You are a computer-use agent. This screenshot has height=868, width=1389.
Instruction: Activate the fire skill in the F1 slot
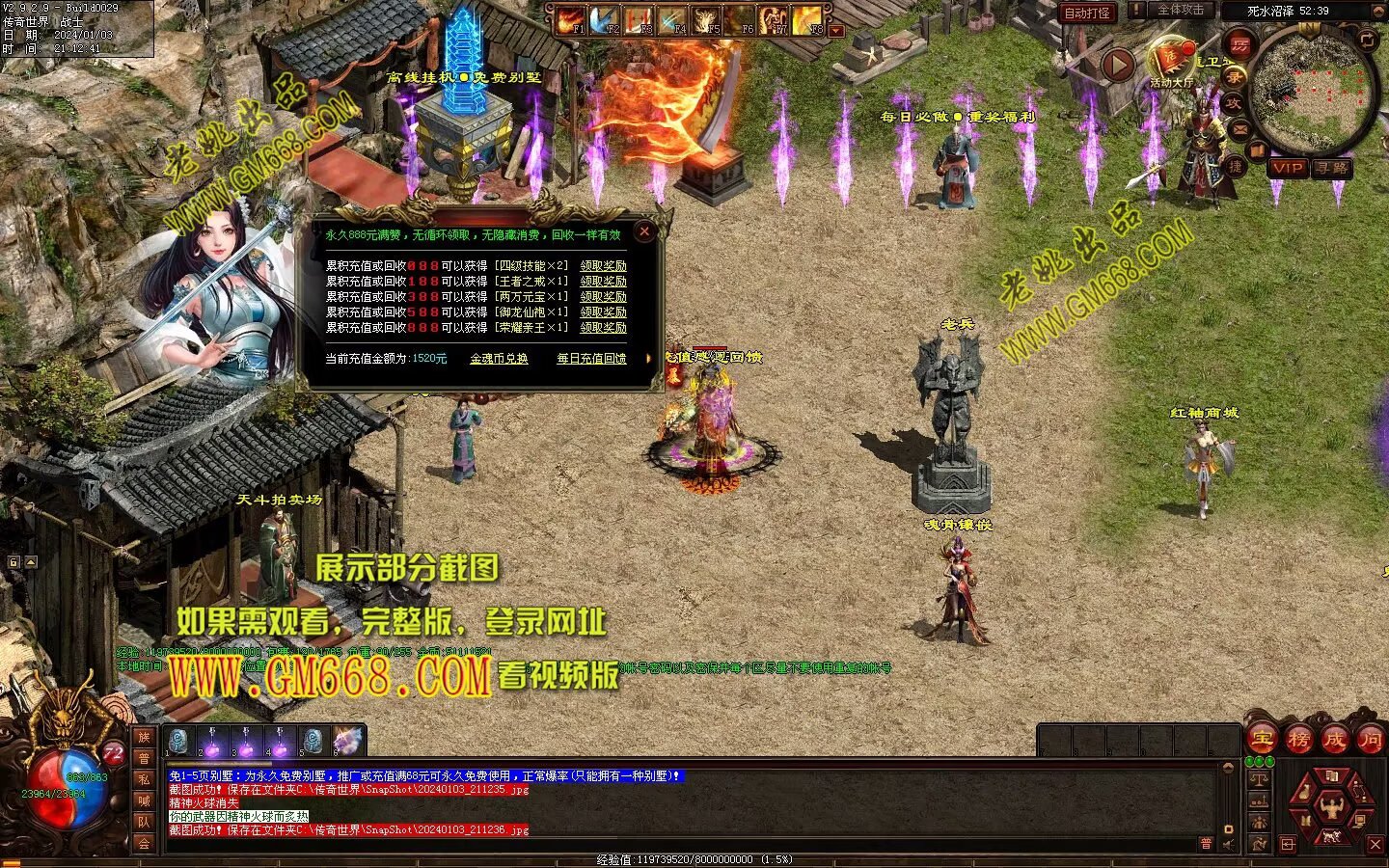[570, 19]
